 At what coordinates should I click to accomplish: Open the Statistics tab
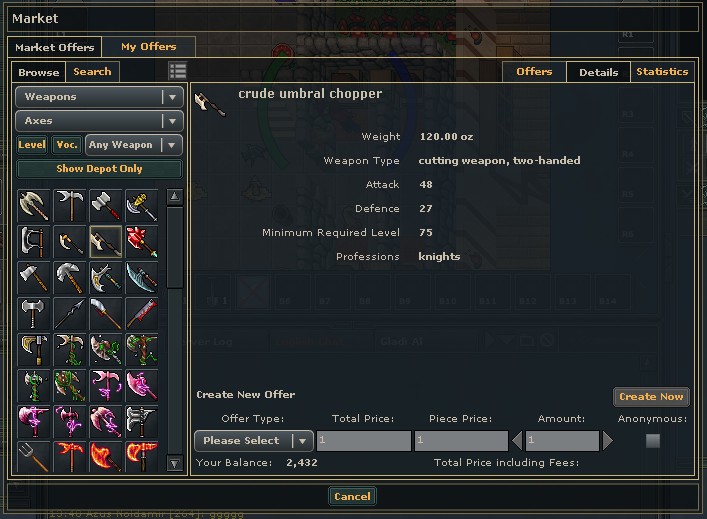pyautogui.click(x=662, y=72)
